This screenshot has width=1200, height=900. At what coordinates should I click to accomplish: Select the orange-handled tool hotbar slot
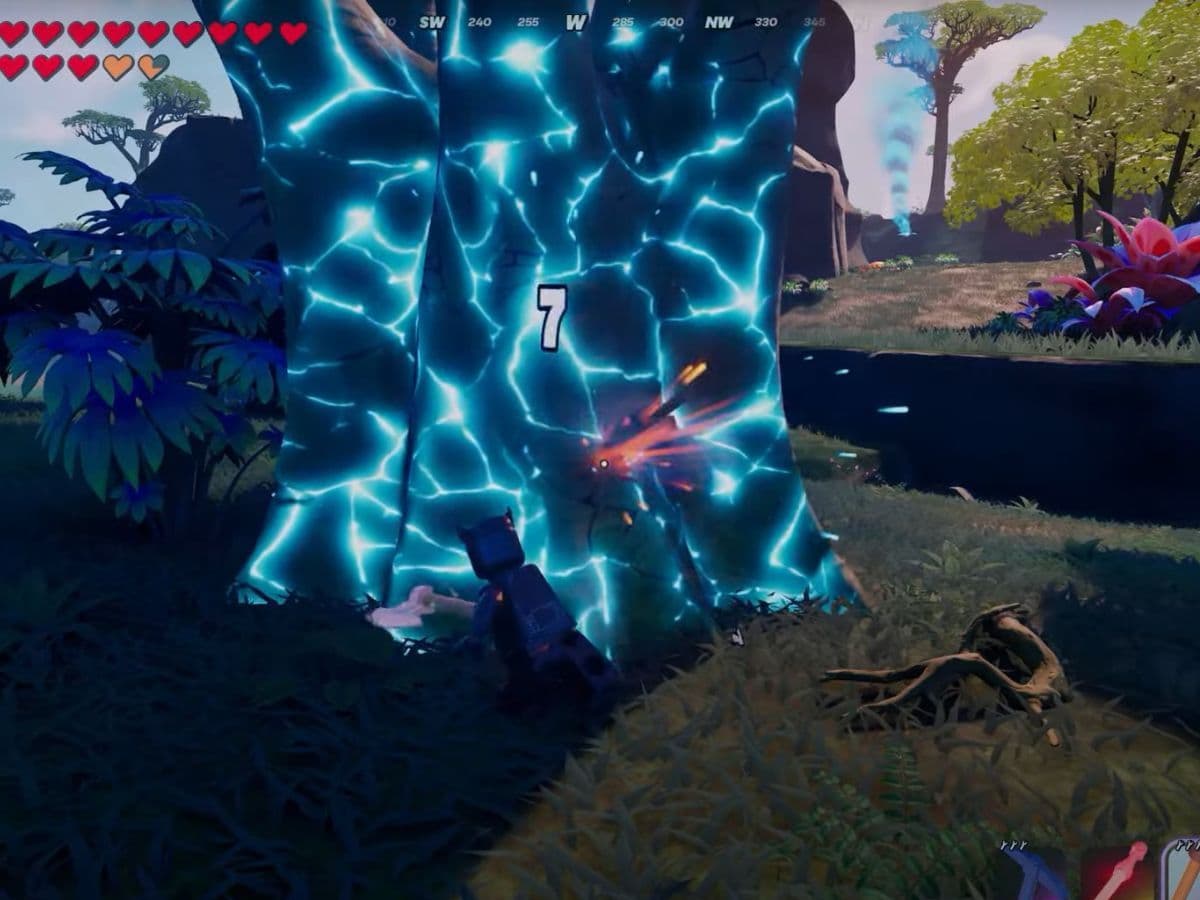tap(1182, 872)
